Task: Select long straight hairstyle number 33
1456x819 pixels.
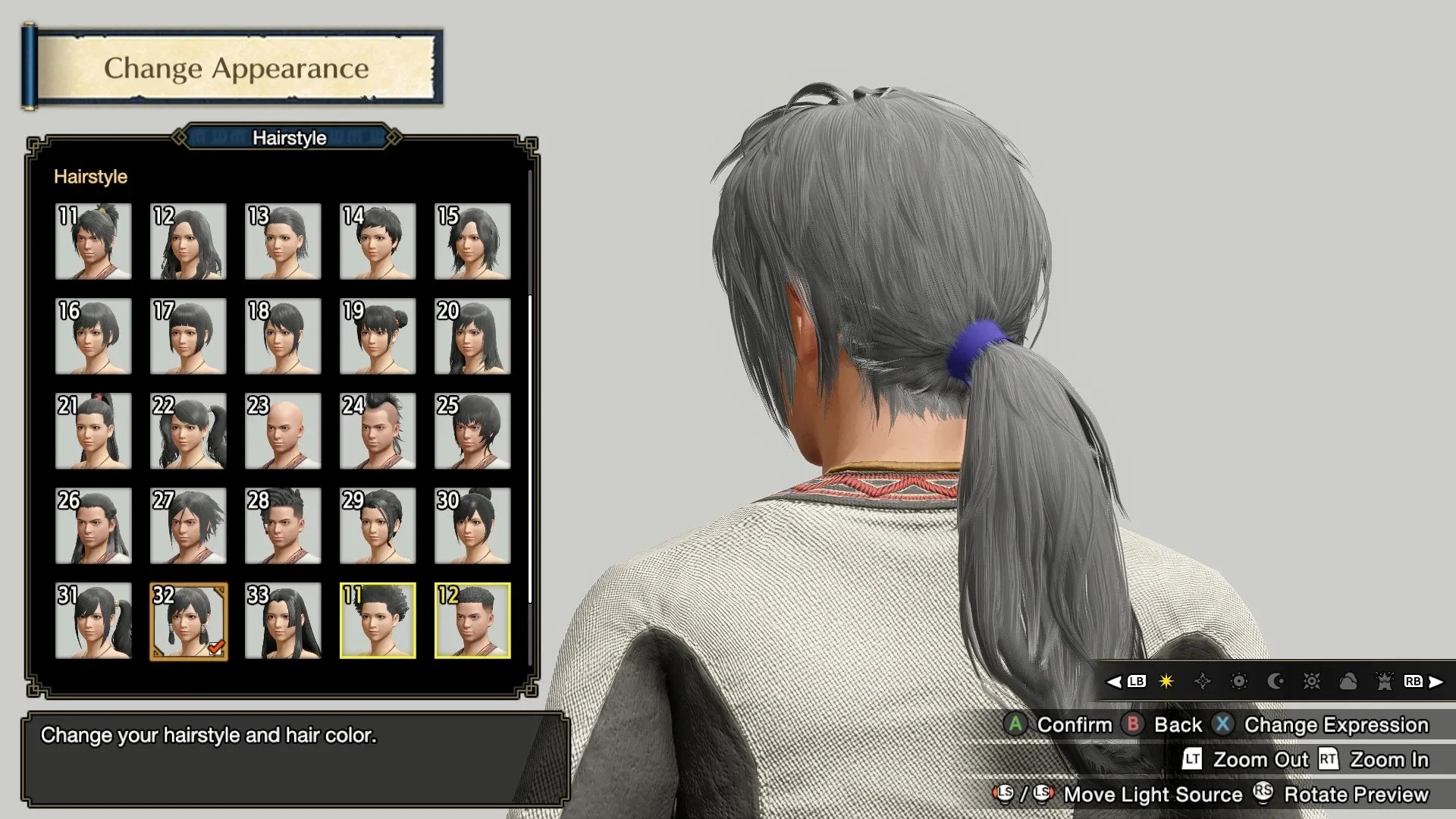Action: click(283, 620)
